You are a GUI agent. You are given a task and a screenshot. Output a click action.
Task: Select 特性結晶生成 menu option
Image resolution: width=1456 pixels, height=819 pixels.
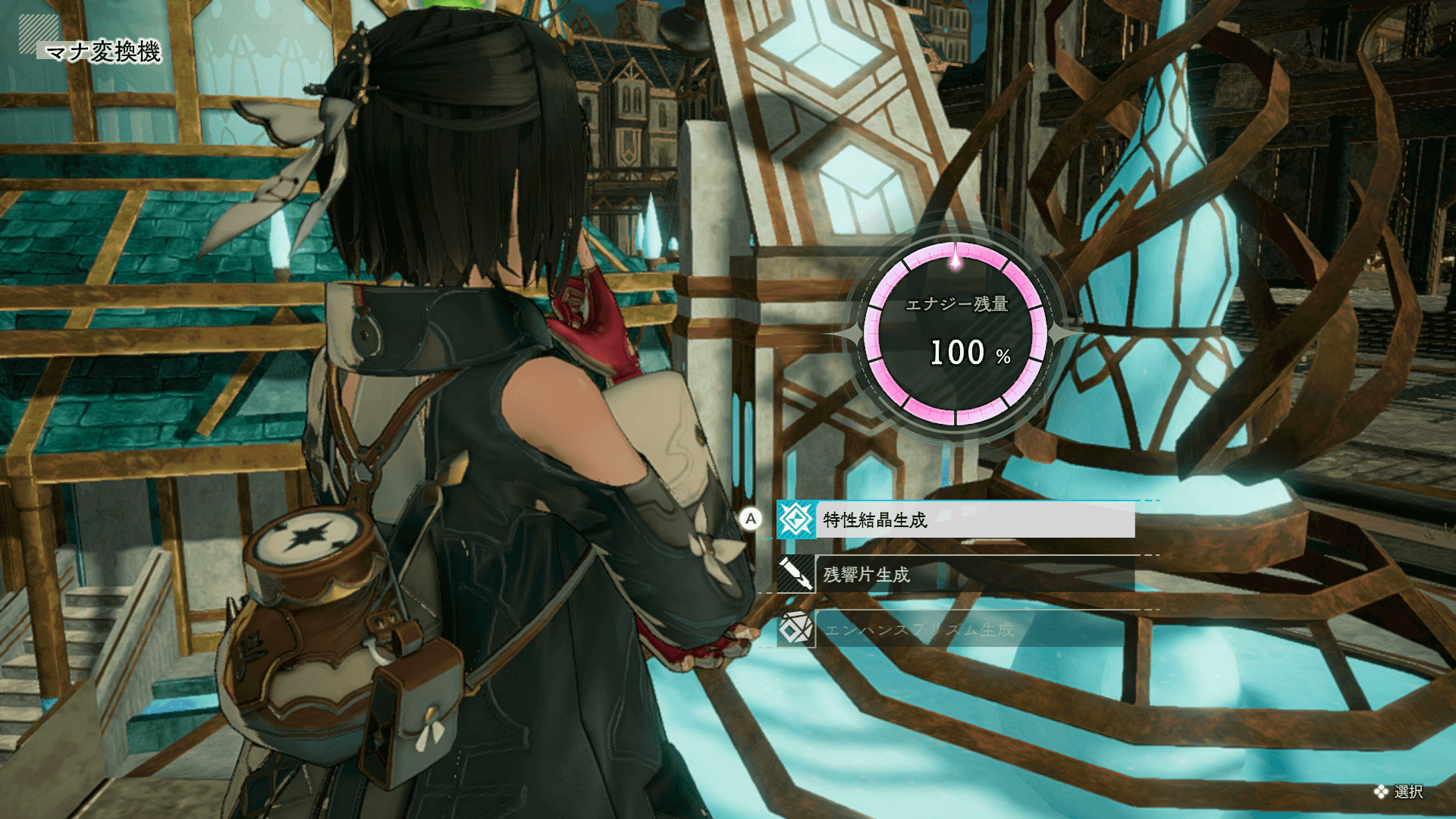(x=955, y=520)
